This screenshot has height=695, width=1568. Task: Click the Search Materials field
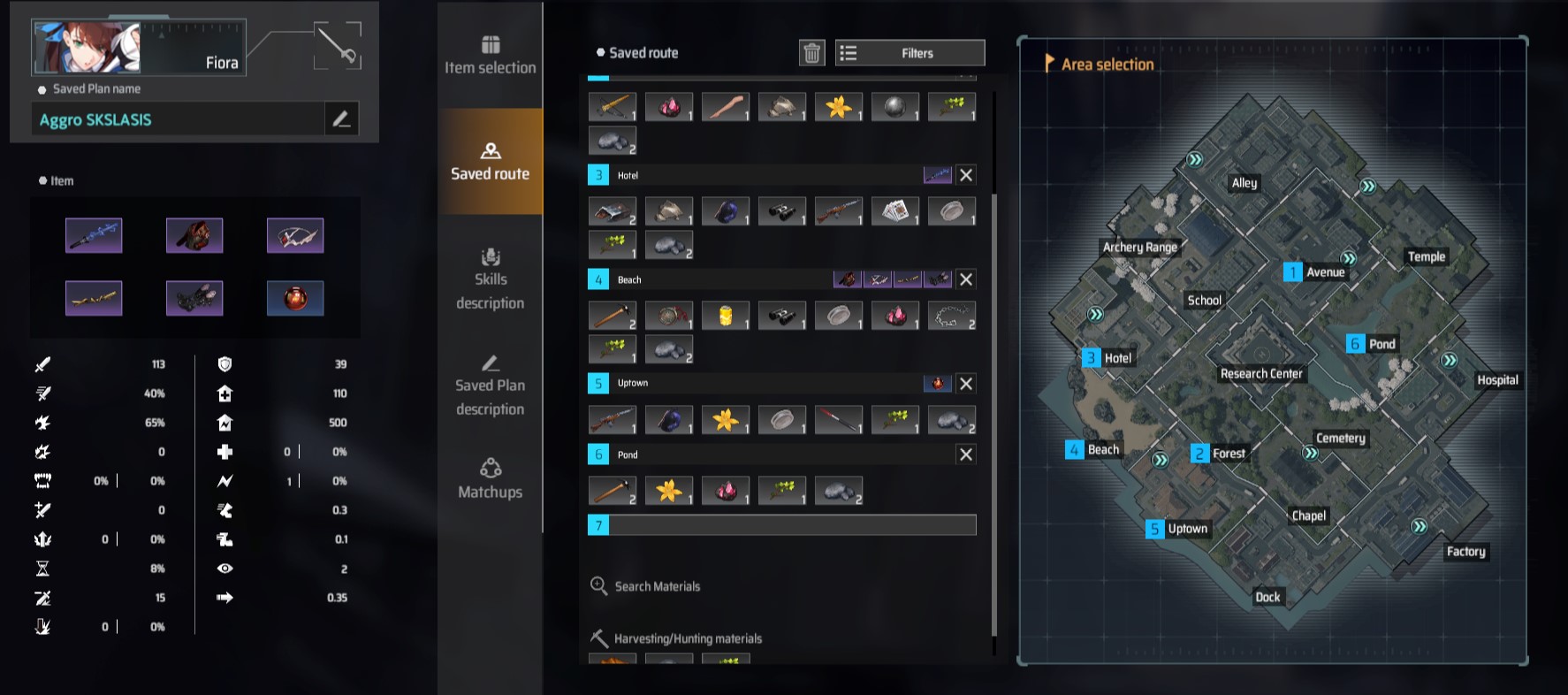(x=657, y=586)
